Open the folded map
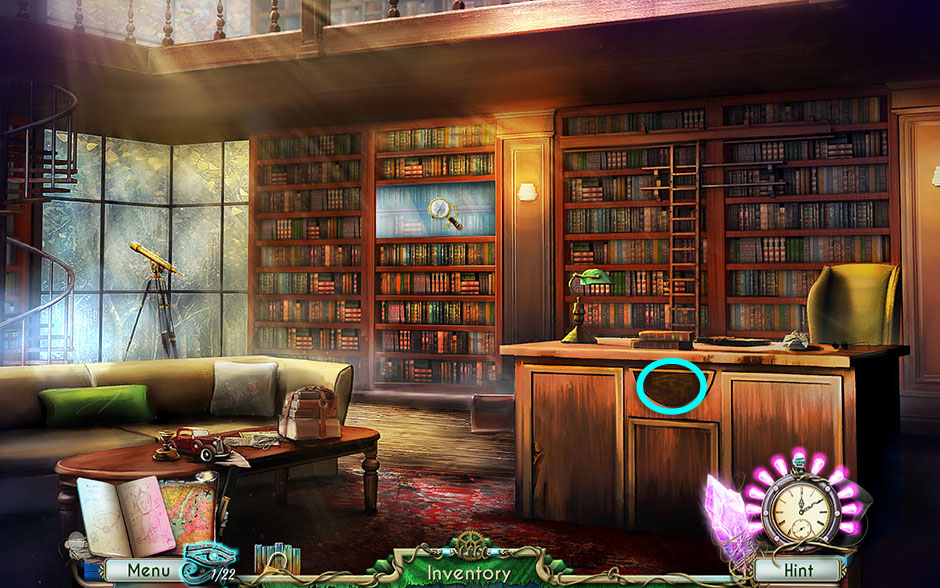940x588 pixels. (188, 512)
